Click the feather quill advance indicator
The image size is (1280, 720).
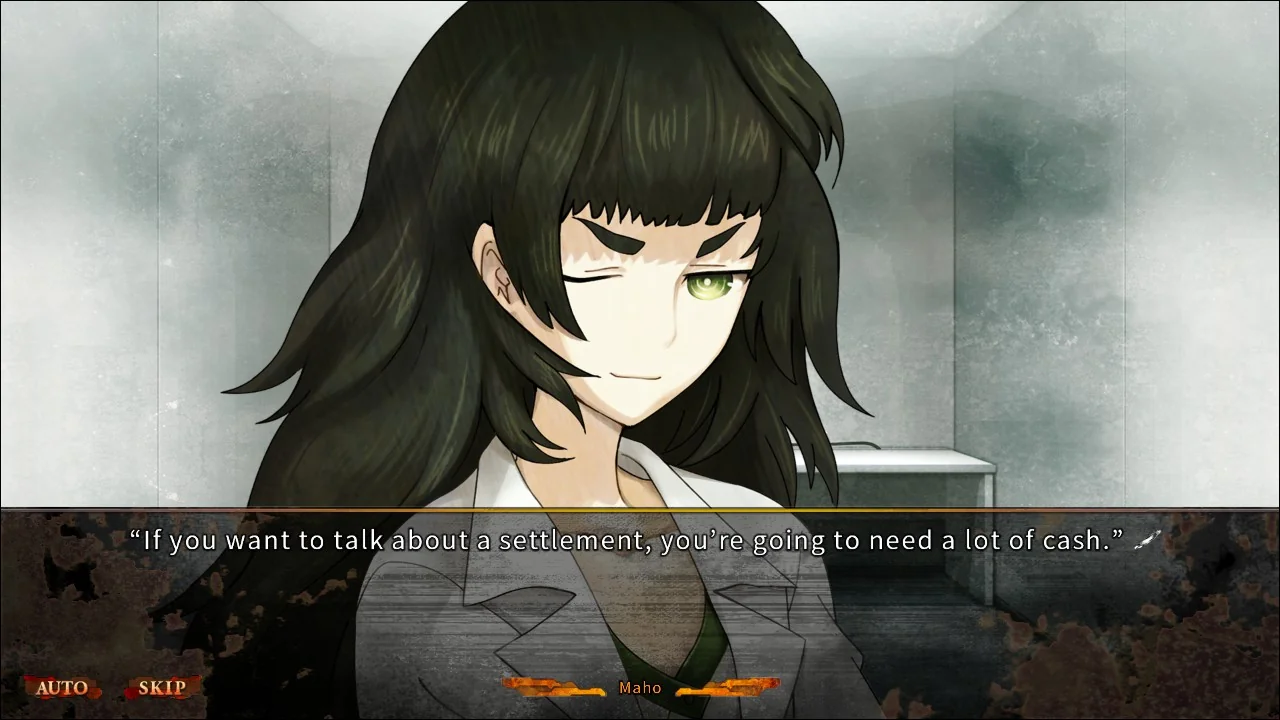click(1148, 540)
